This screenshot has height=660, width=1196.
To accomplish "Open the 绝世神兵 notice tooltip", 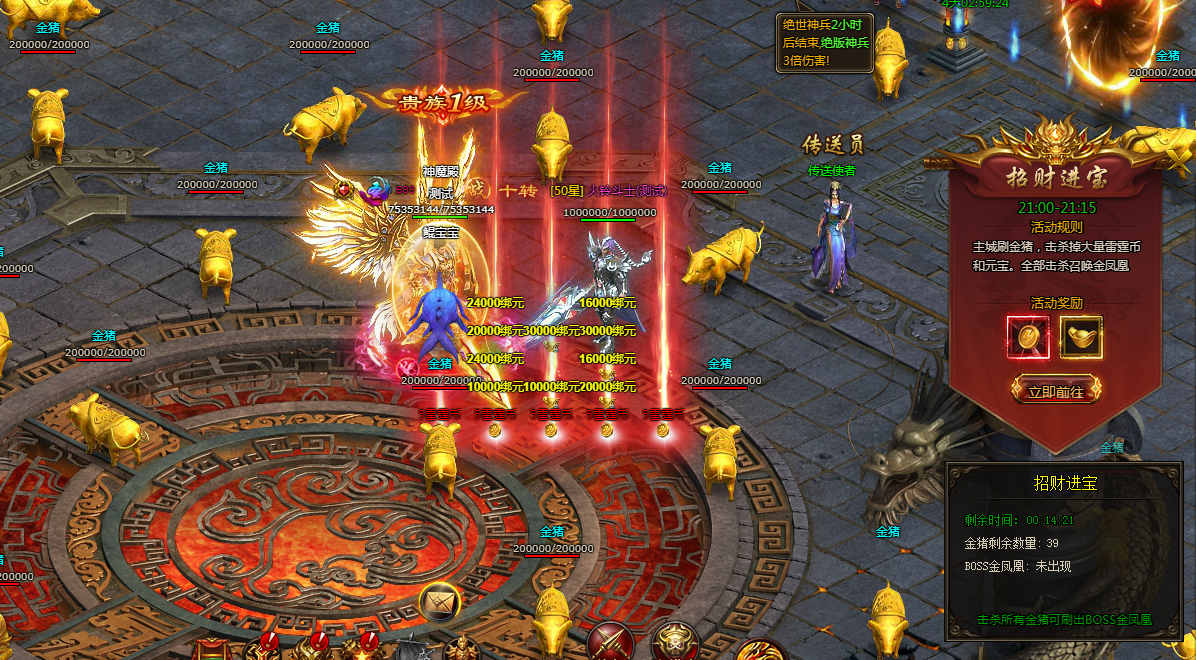I will pyautogui.click(x=825, y=42).
